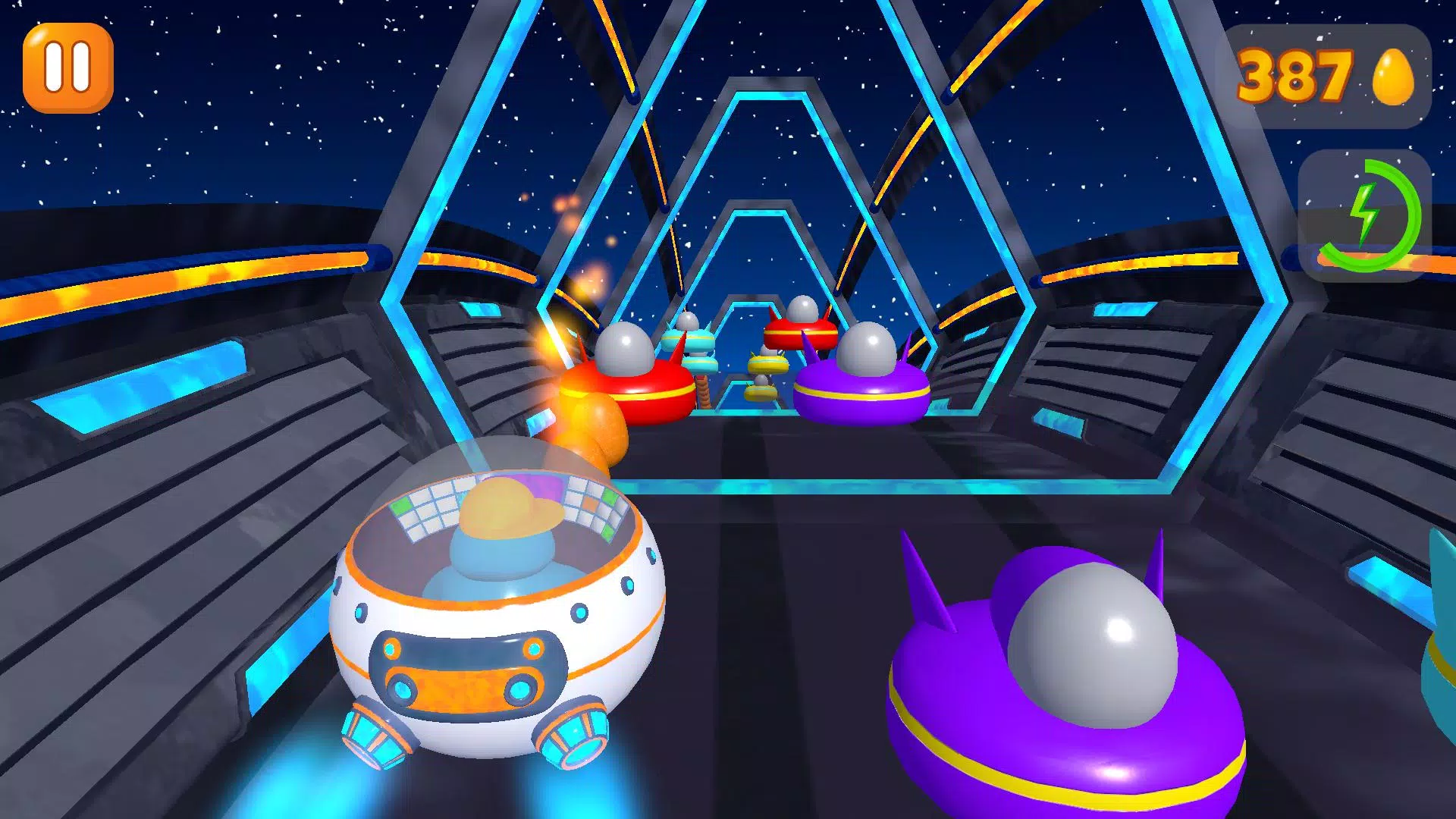This screenshot has height=819, width=1456.
Task: Pause the game
Action: (x=67, y=68)
